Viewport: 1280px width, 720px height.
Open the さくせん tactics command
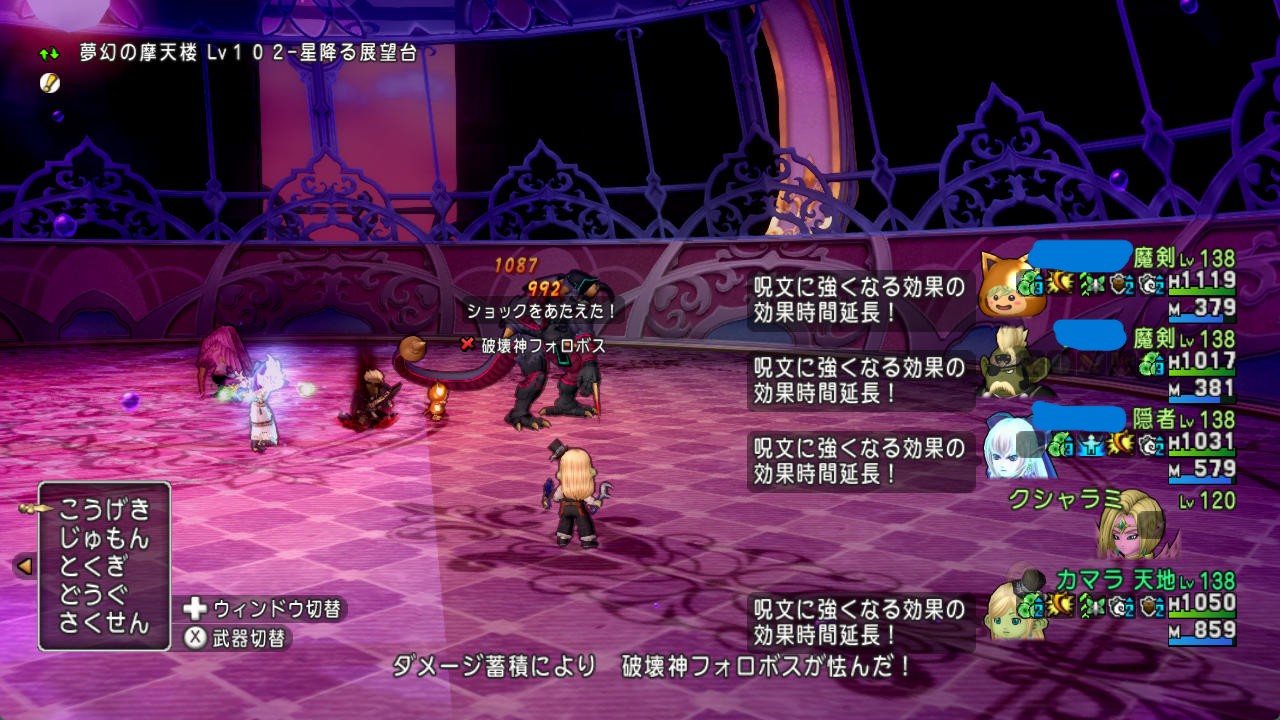pyautogui.click(x=103, y=623)
